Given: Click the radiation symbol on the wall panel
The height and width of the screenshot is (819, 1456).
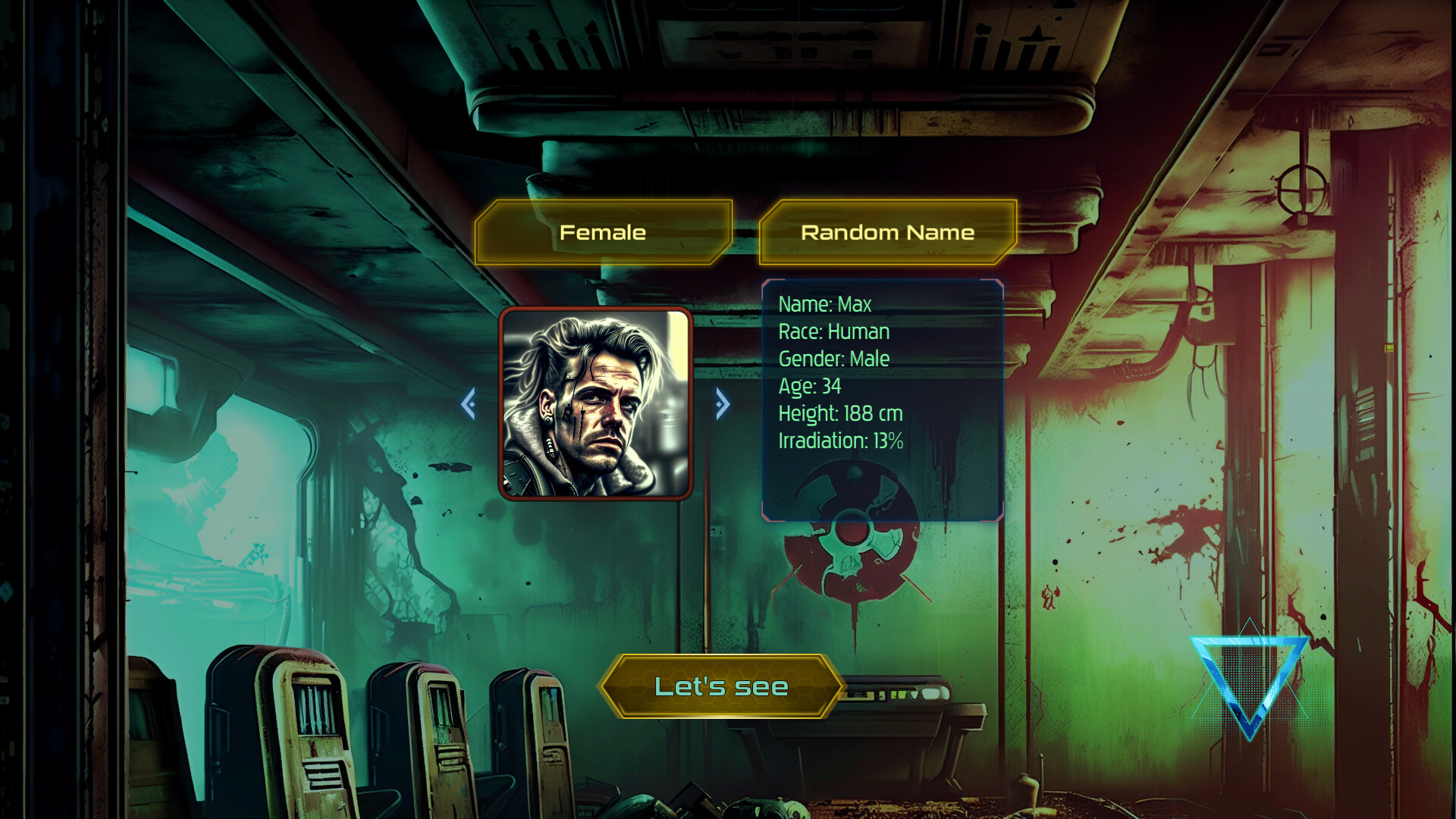Looking at the screenshot, I should [853, 538].
